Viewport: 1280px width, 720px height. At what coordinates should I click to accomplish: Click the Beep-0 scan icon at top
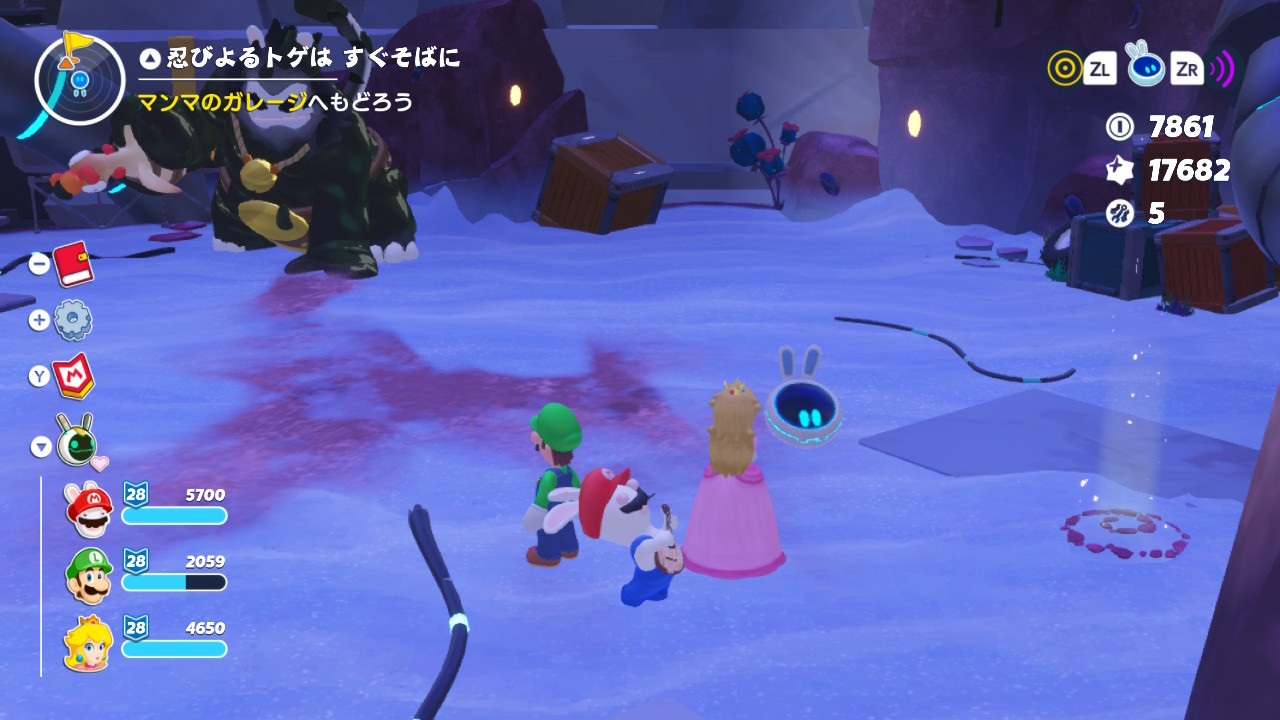1146,66
